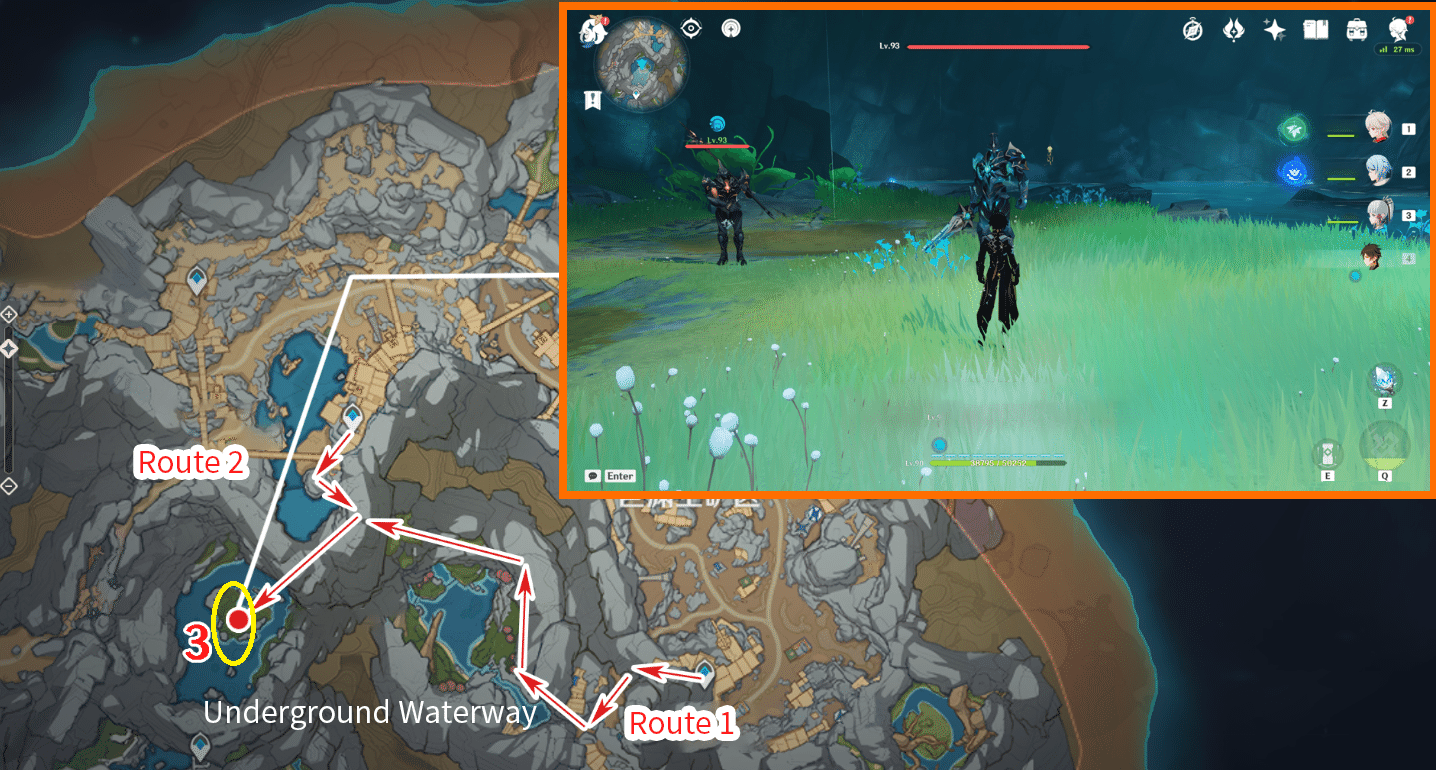Click the zoom-in plus control on the map edge
The width and height of the screenshot is (1436, 770).
8,314
